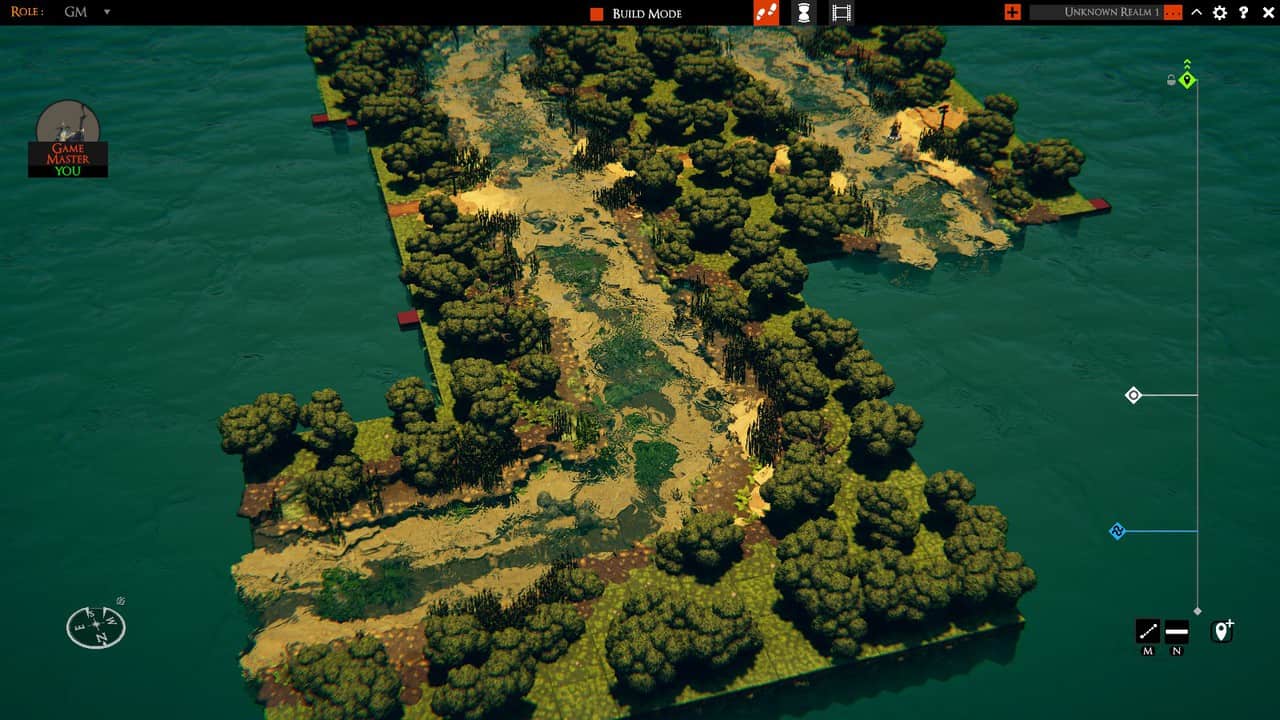This screenshot has width=1280, height=720.
Task: Select the green location pin height marker
Action: tap(1187, 79)
